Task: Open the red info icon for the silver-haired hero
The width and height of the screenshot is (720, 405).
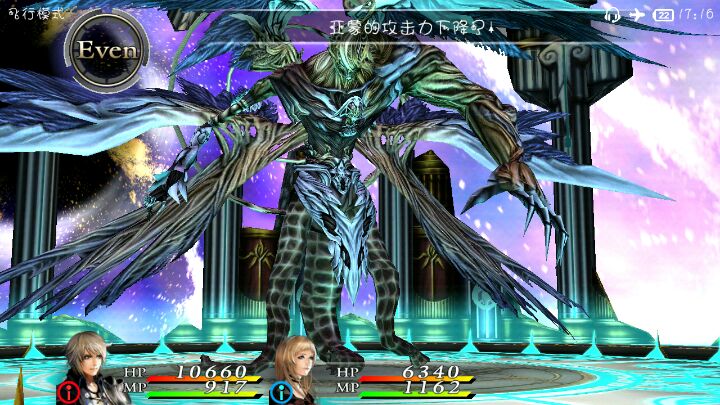Action: [70, 391]
